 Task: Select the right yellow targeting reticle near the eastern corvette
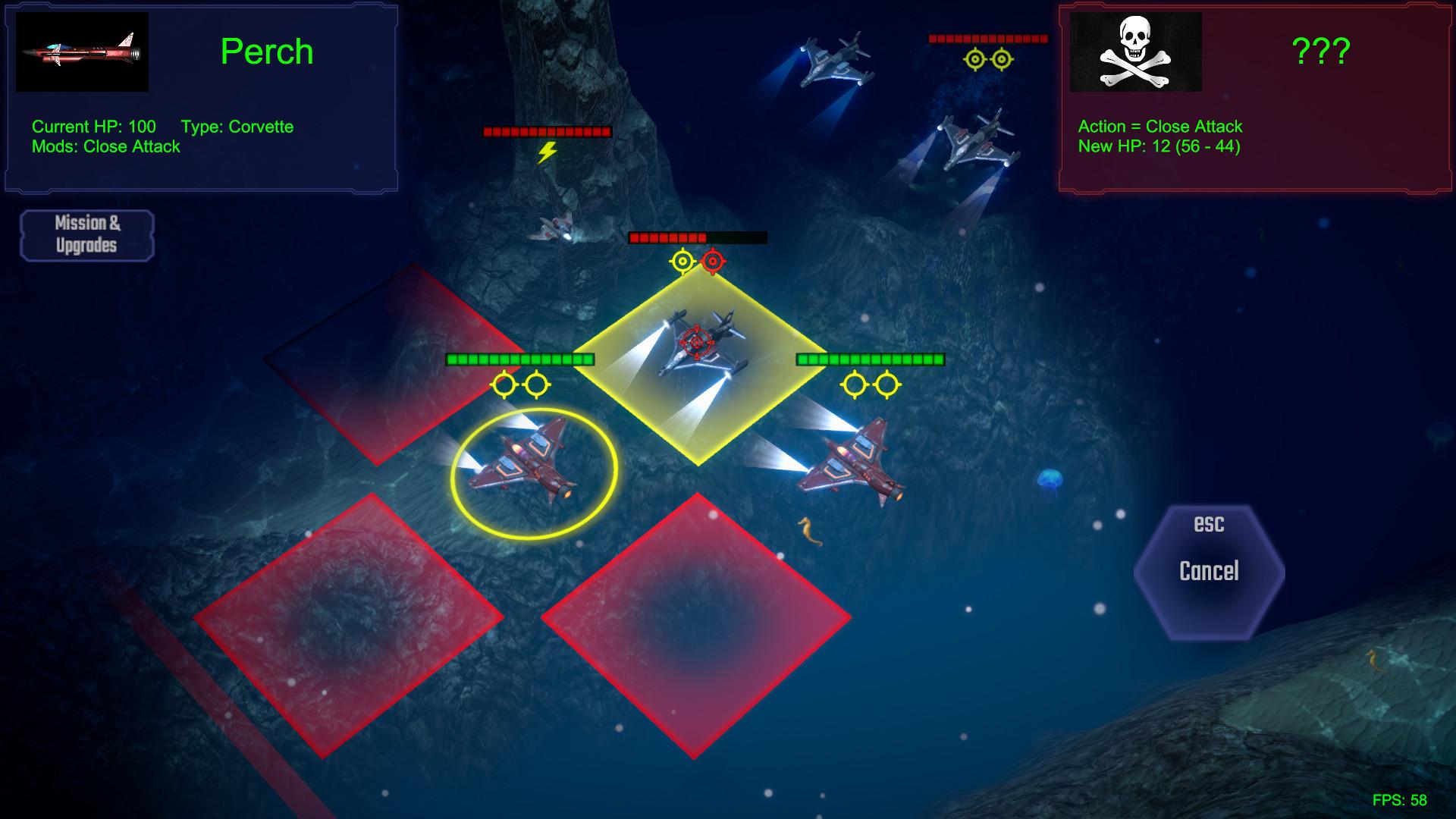(886, 384)
